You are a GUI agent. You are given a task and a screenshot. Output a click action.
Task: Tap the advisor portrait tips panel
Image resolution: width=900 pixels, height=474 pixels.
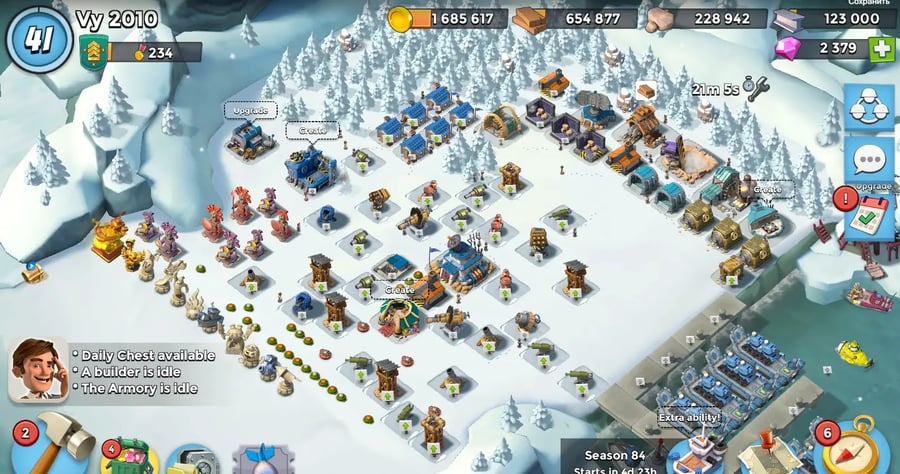click(38, 369)
